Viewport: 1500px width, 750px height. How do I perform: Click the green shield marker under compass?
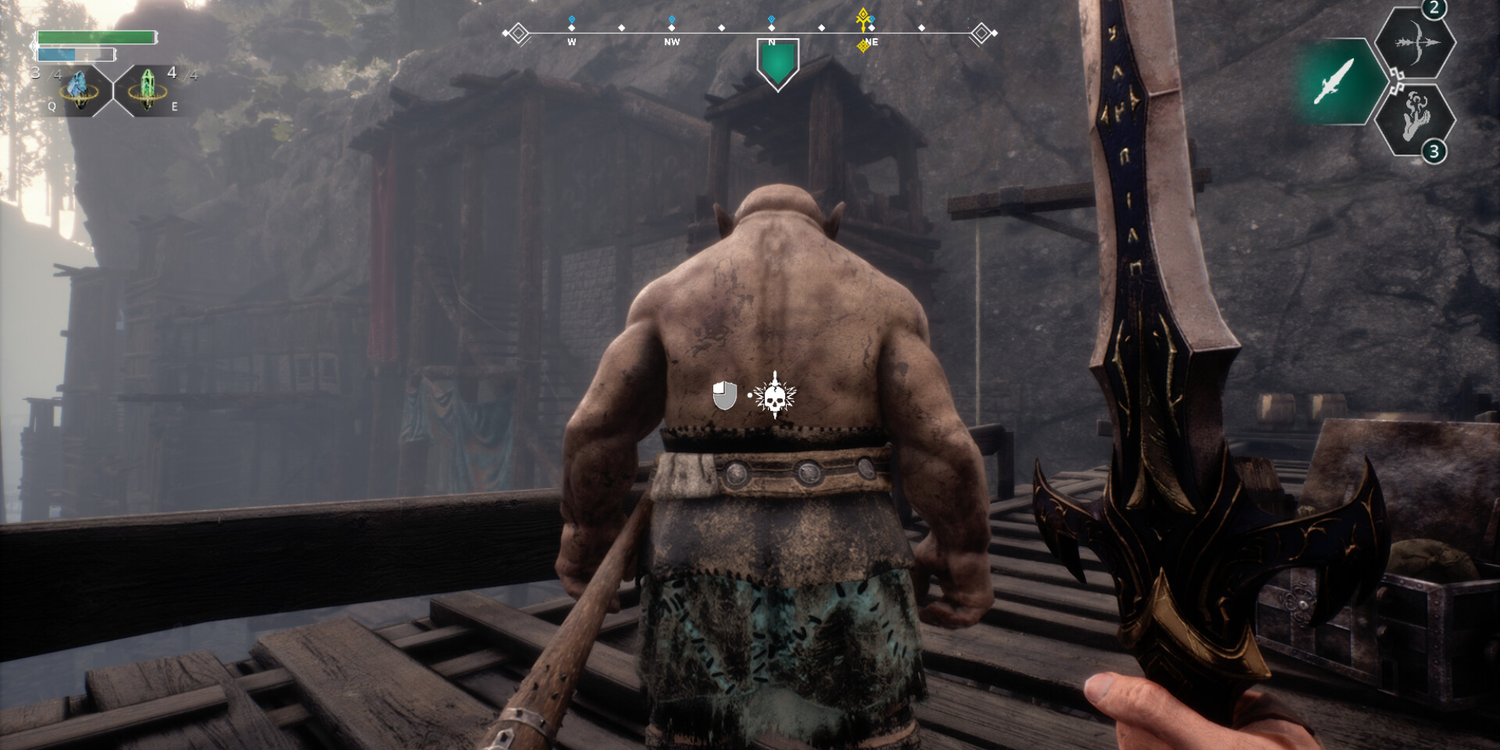(777, 62)
